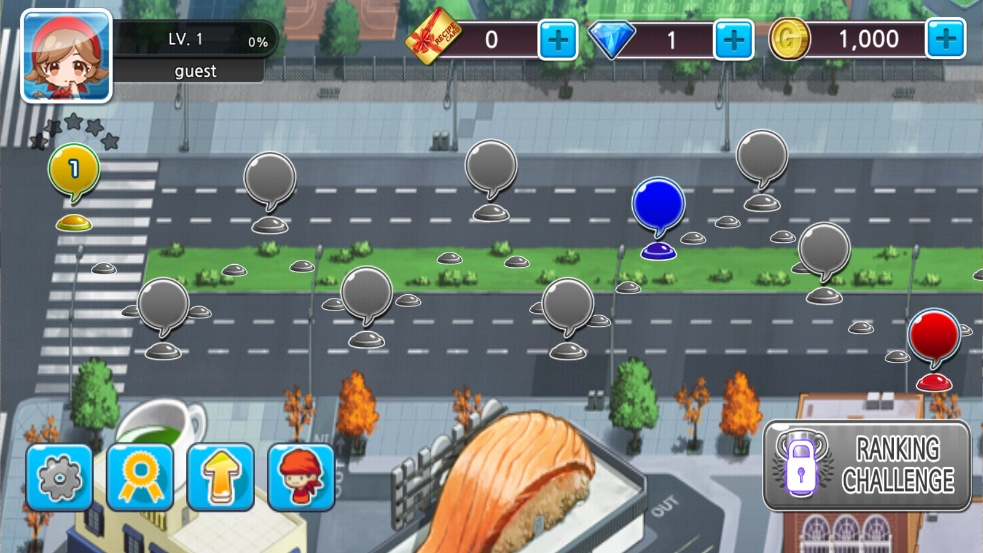Open the locked Ranking Challenge
Viewport: 983px width, 553px height.
pyautogui.click(x=867, y=466)
